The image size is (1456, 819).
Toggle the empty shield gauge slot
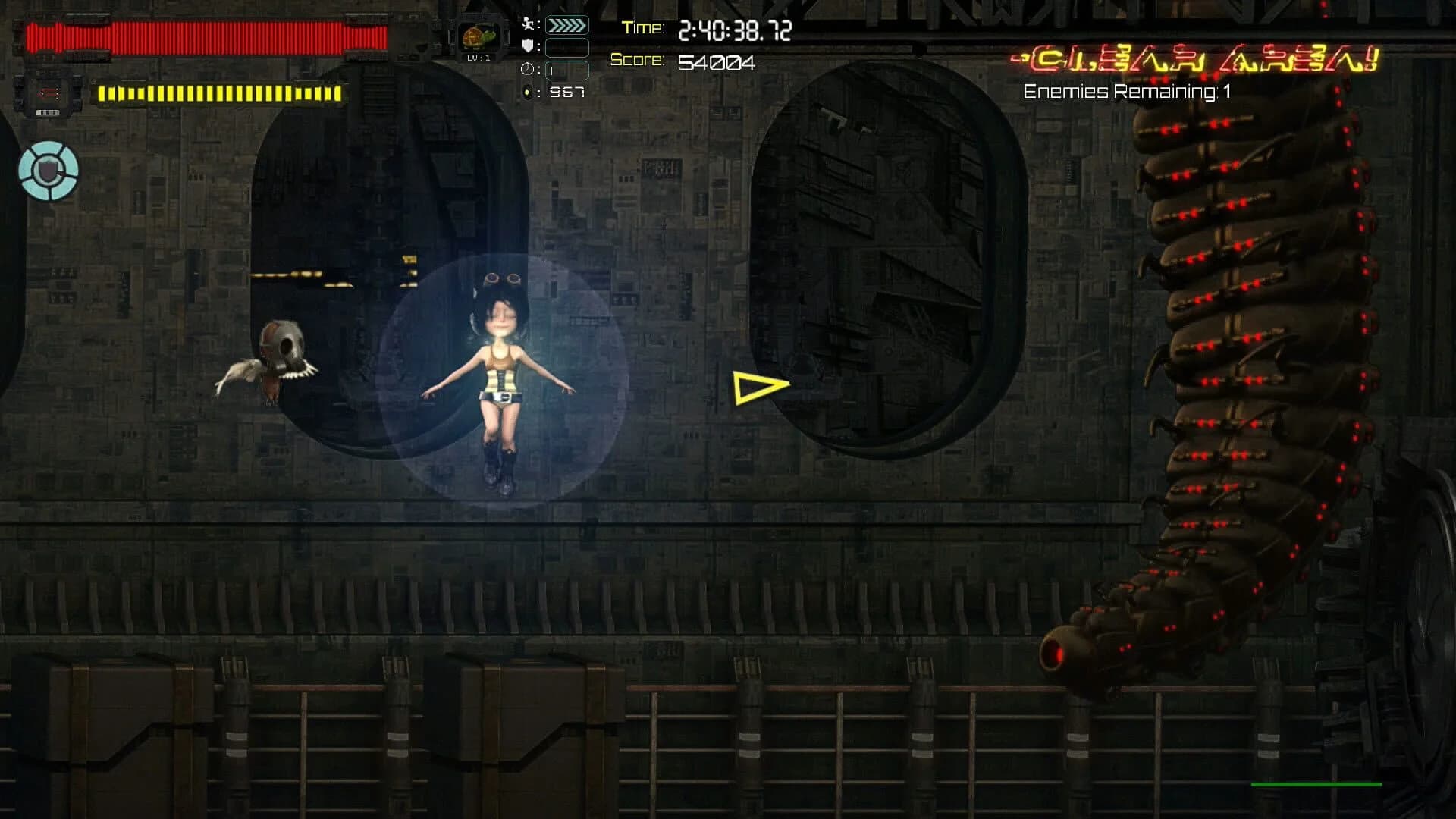coord(566,47)
